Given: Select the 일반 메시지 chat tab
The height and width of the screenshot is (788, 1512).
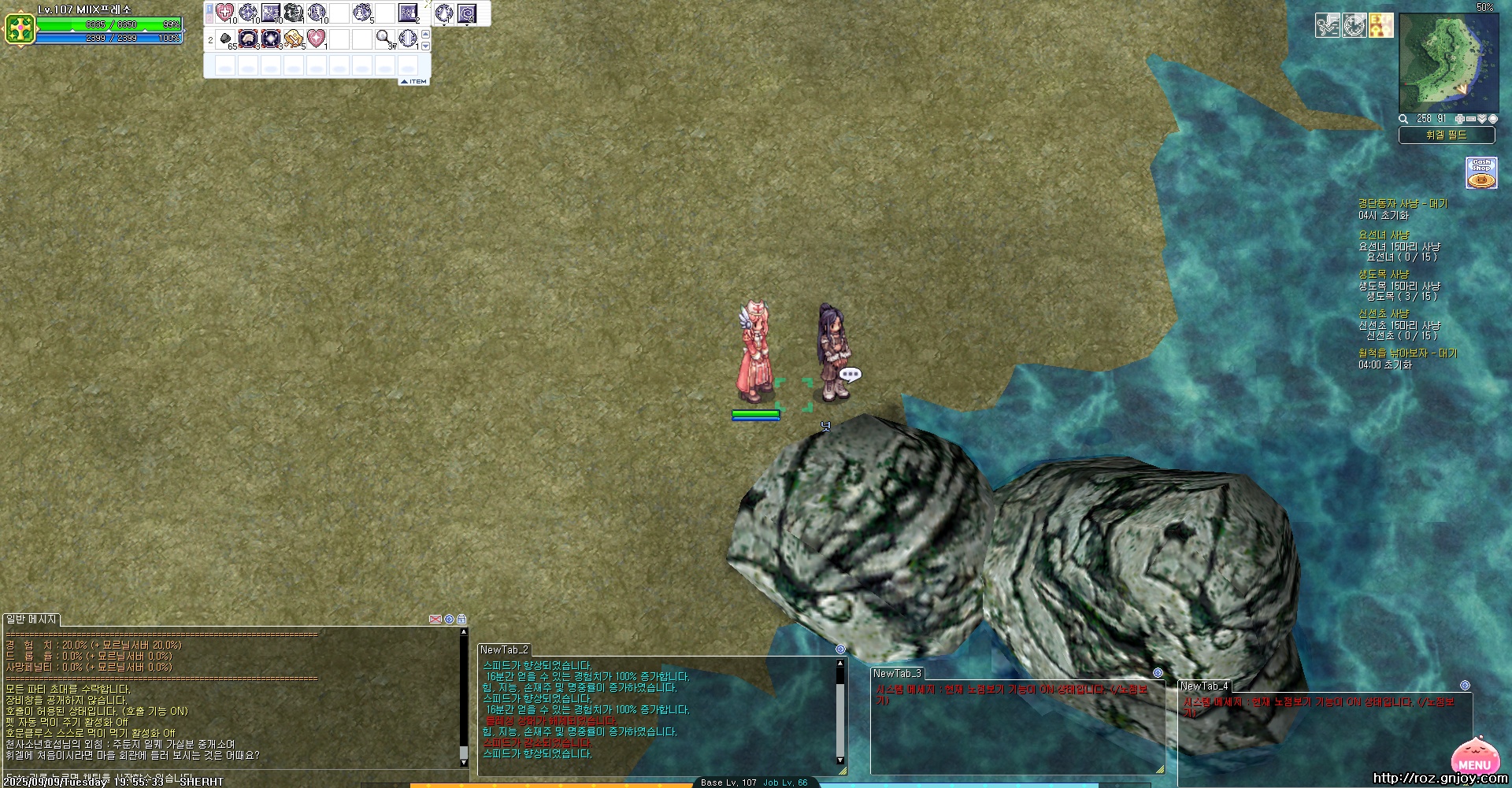Looking at the screenshot, I should point(31,620).
